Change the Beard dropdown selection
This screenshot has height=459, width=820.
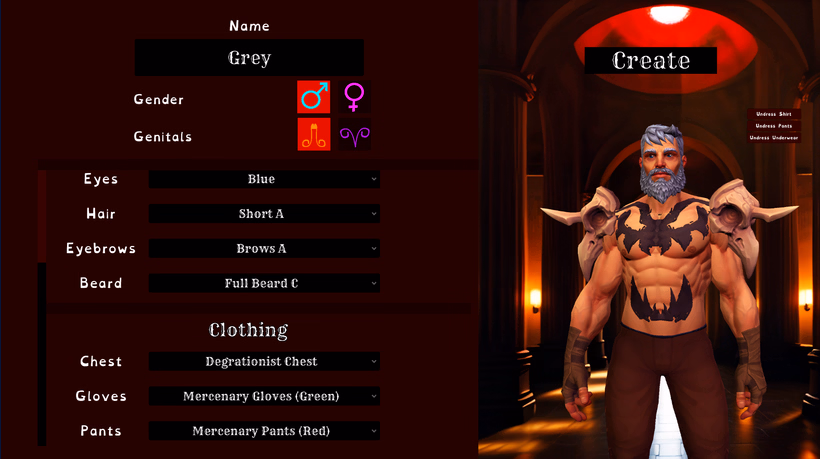click(264, 283)
